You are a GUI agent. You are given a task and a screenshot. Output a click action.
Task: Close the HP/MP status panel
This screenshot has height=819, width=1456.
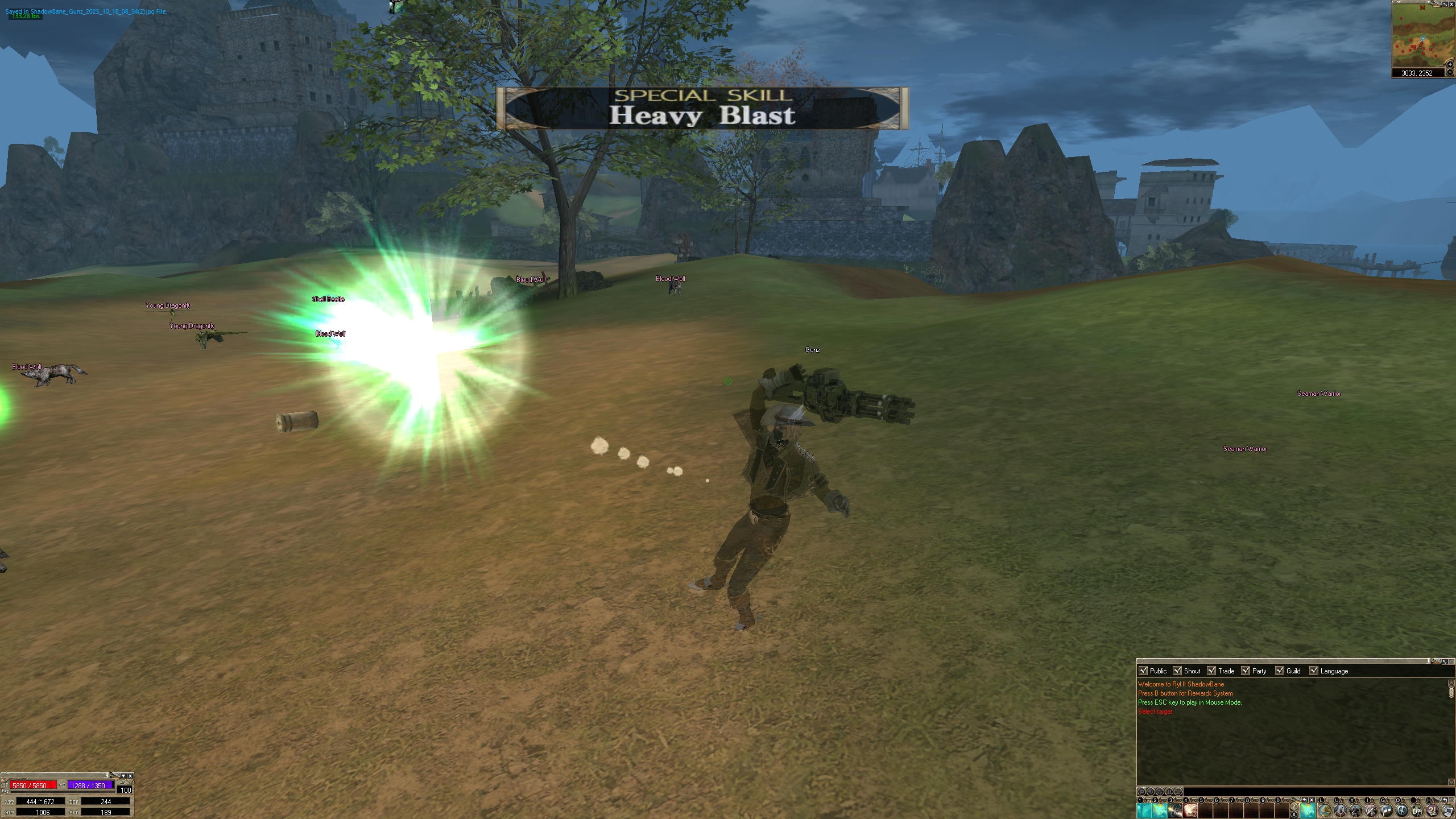[x=130, y=776]
